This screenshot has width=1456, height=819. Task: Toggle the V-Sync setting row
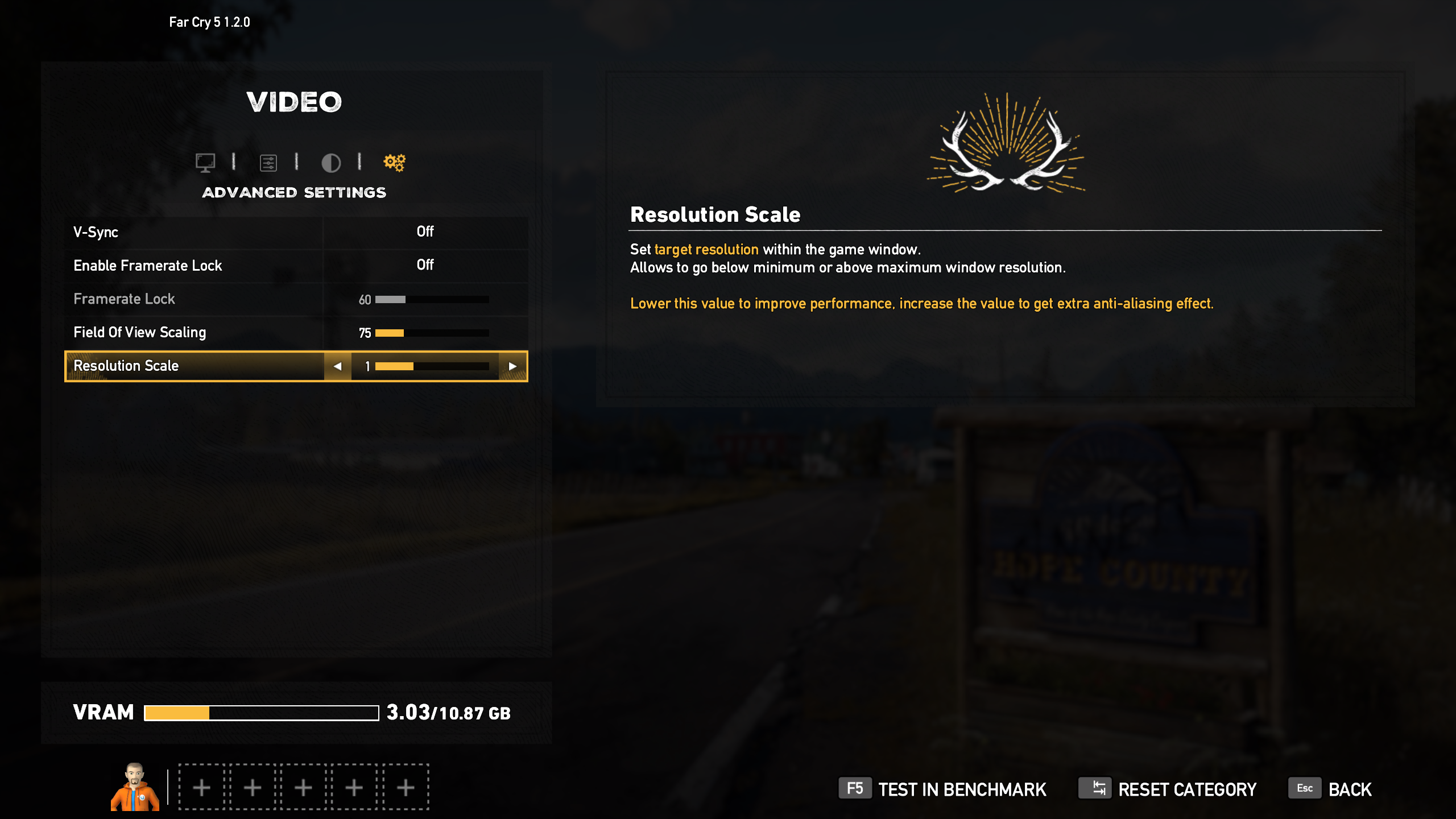[296, 232]
